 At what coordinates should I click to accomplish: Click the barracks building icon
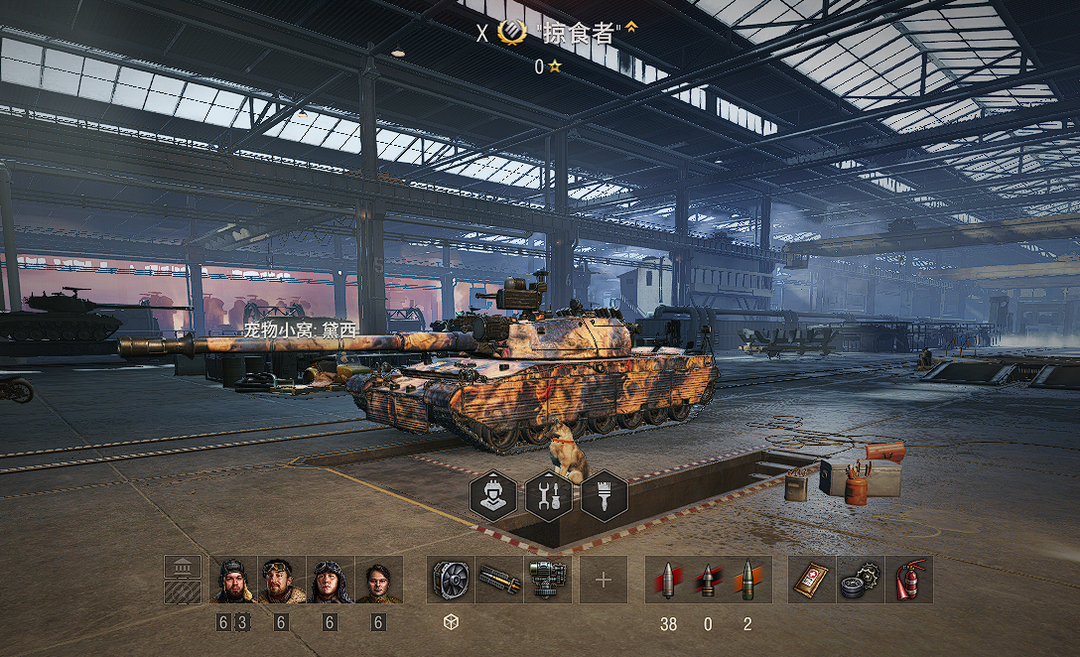point(181,567)
